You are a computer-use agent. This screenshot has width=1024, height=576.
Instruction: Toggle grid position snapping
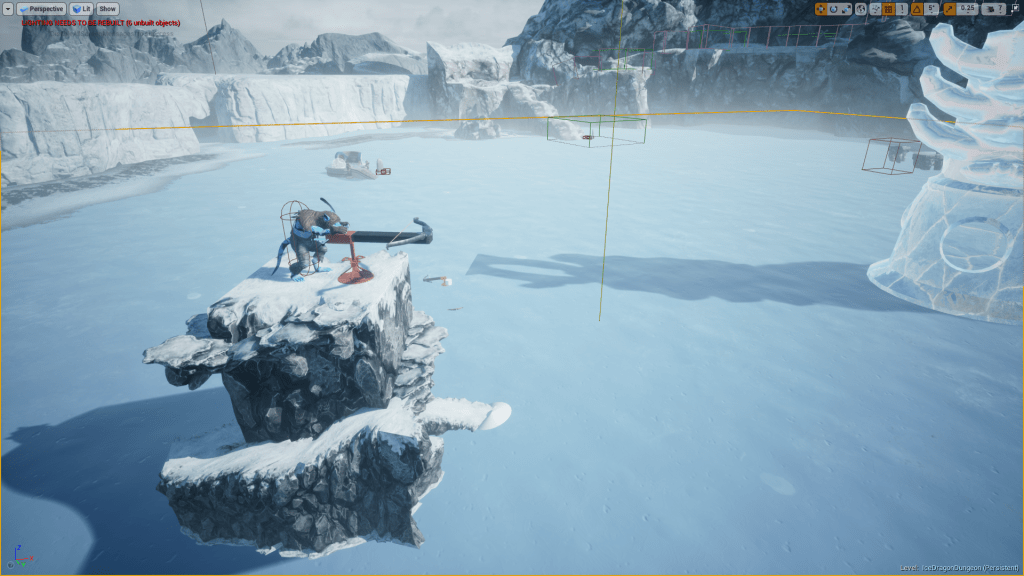tap(888, 8)
